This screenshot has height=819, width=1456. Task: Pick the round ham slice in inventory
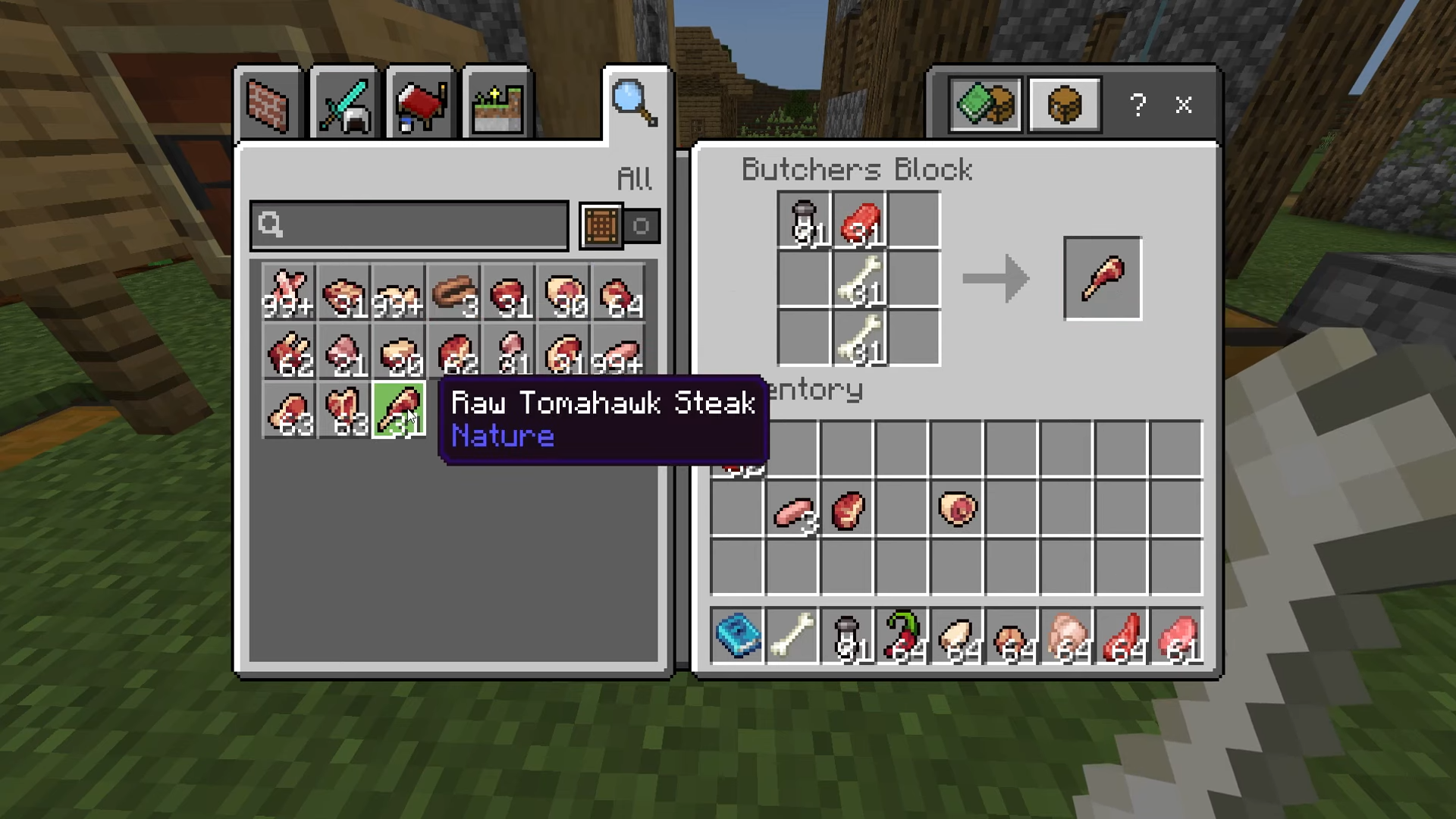coord(957,510)
